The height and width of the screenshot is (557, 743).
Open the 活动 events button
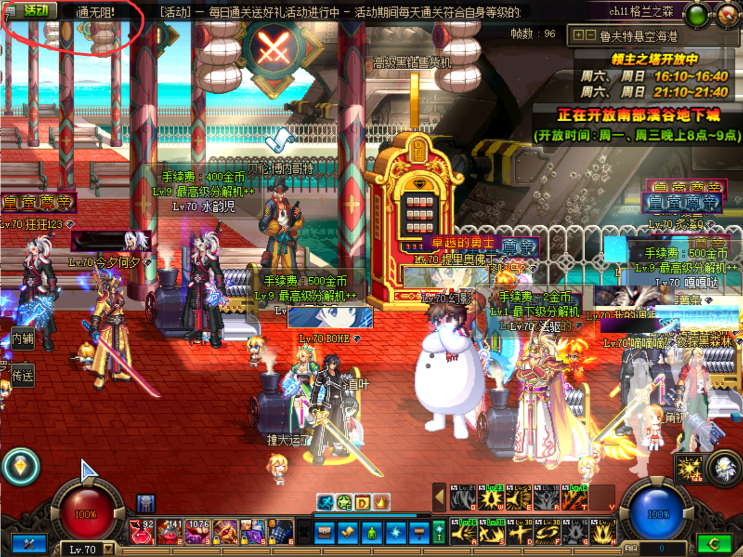35,10
